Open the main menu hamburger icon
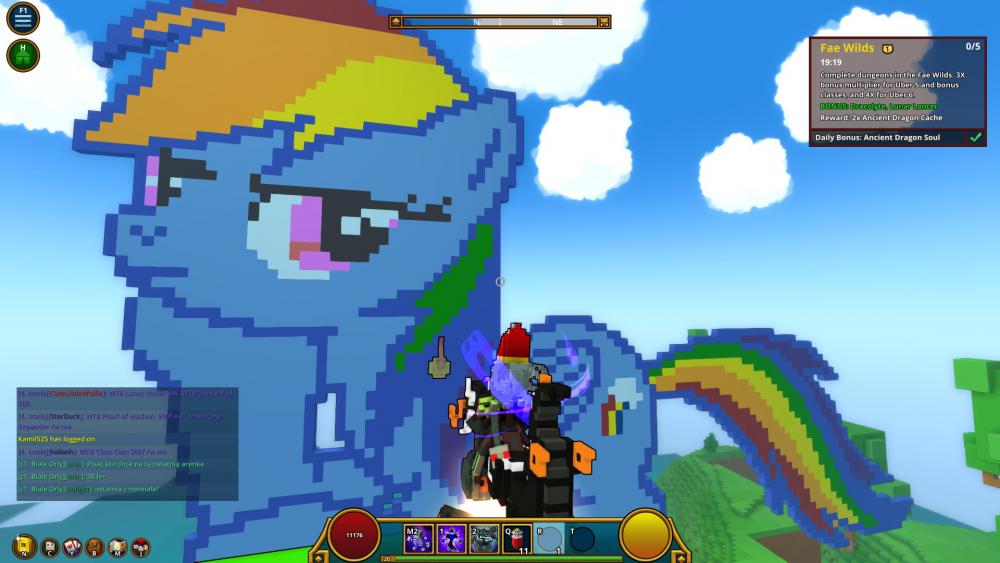This screenshot has height=563, width=1000. click(23, 19)
